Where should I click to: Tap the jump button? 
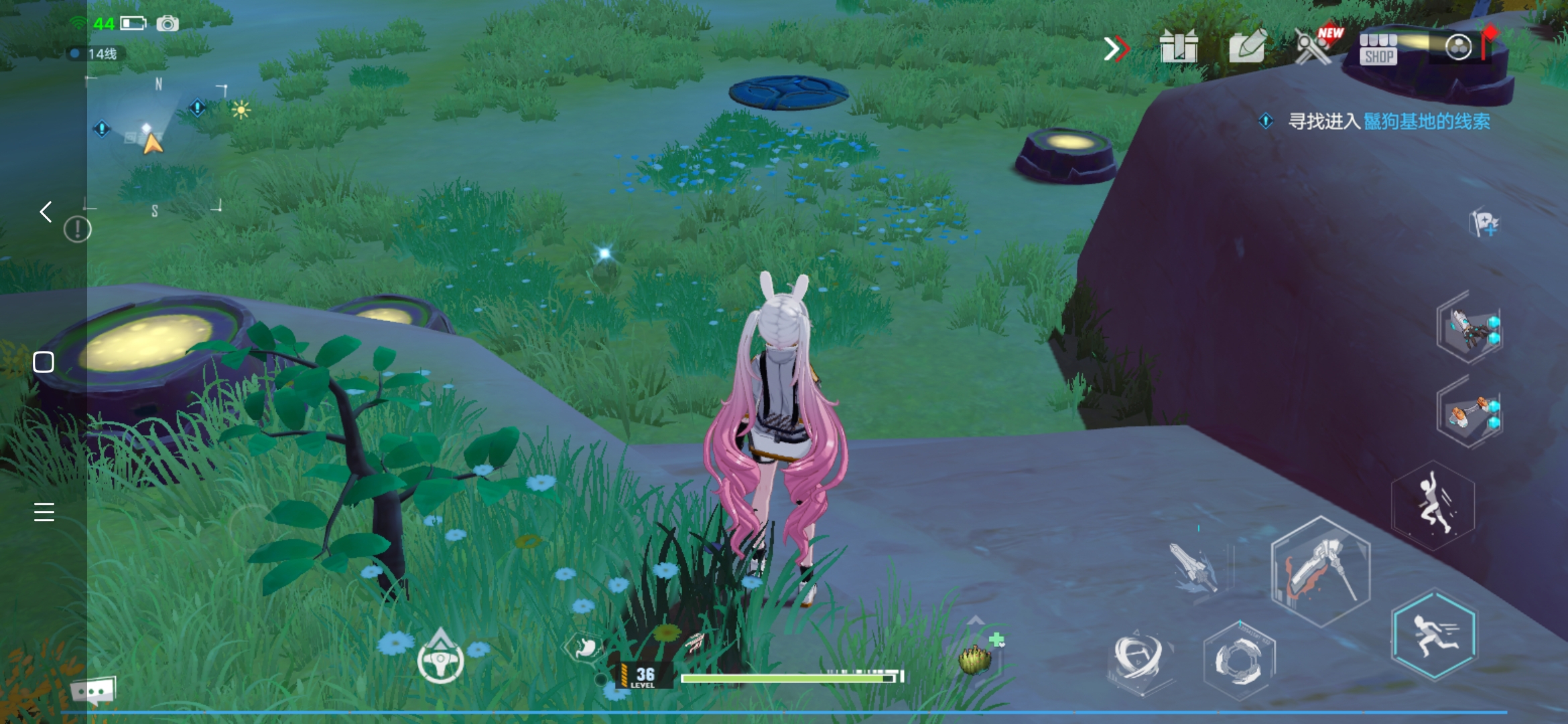(1433, 506)
